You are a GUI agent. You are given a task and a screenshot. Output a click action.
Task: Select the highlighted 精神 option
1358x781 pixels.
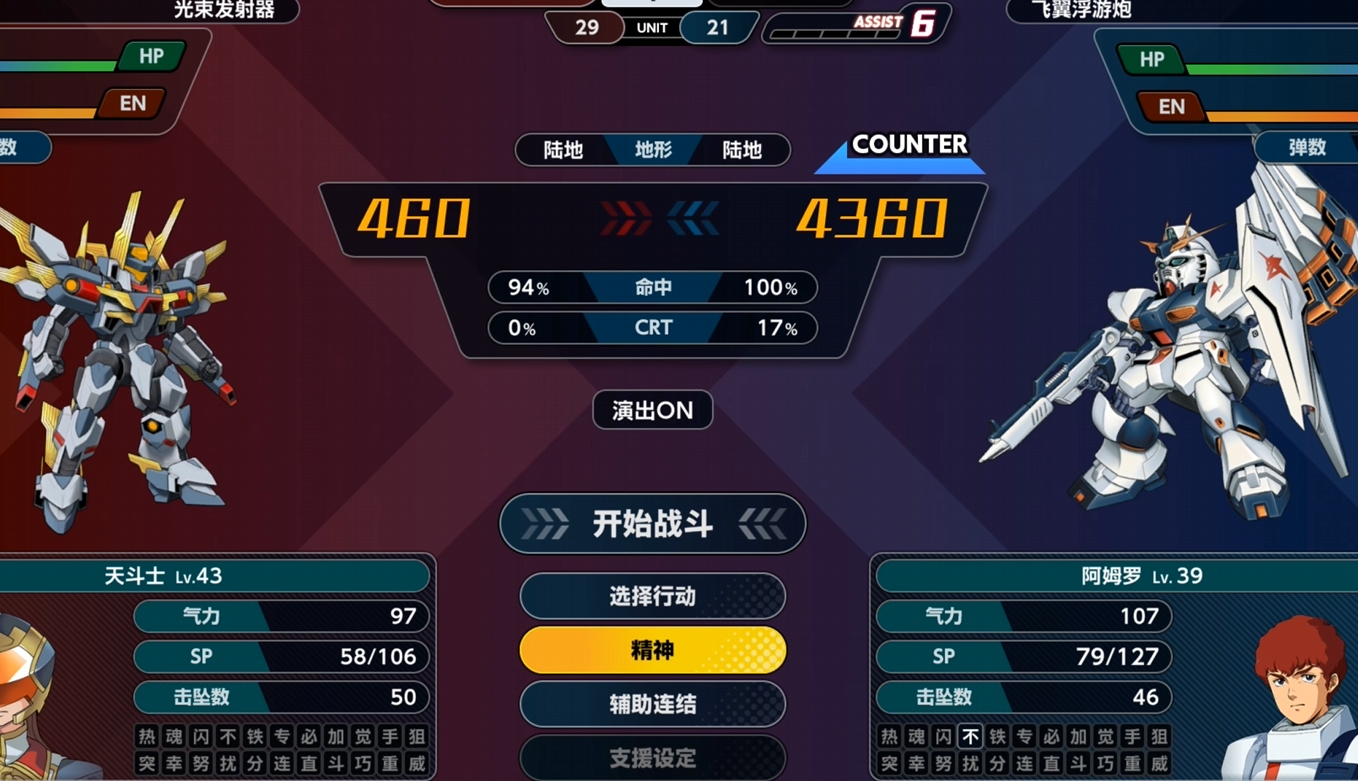click(652, 651)
